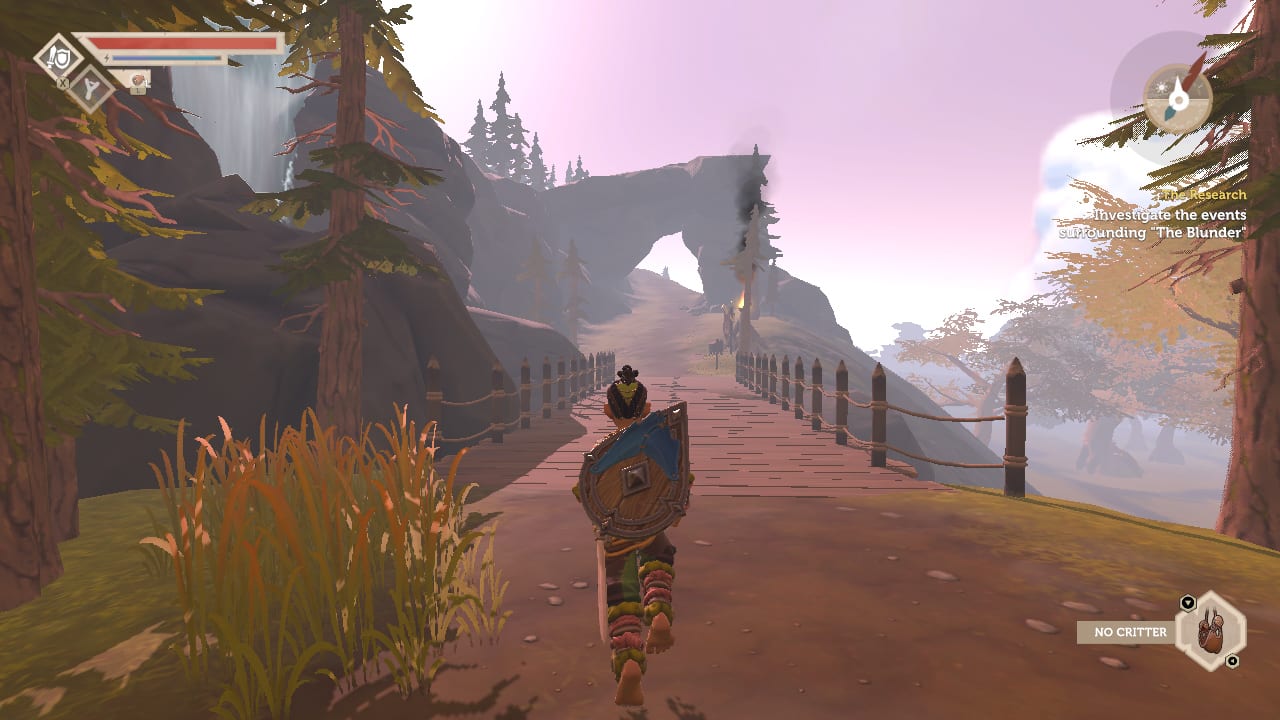Click the equipped food item icon
Viewport: 1280px width, 720px height.
pos(137,79)
